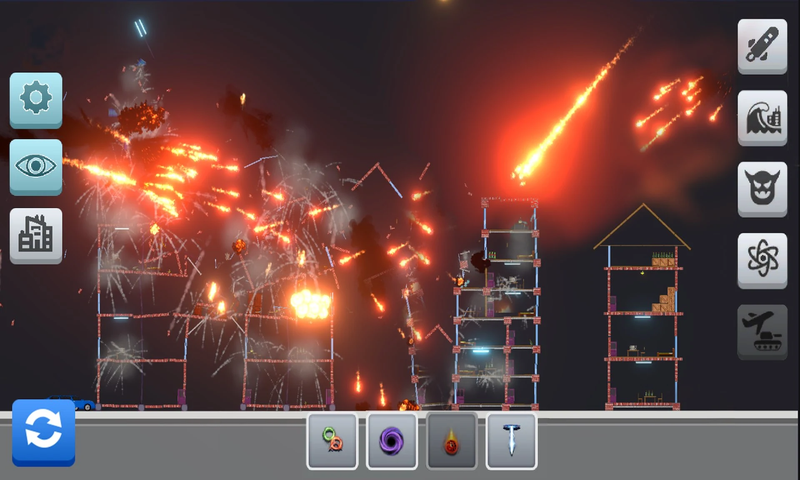Select the horned monster category
Screen dimensions: 800x480
[762, 189]
